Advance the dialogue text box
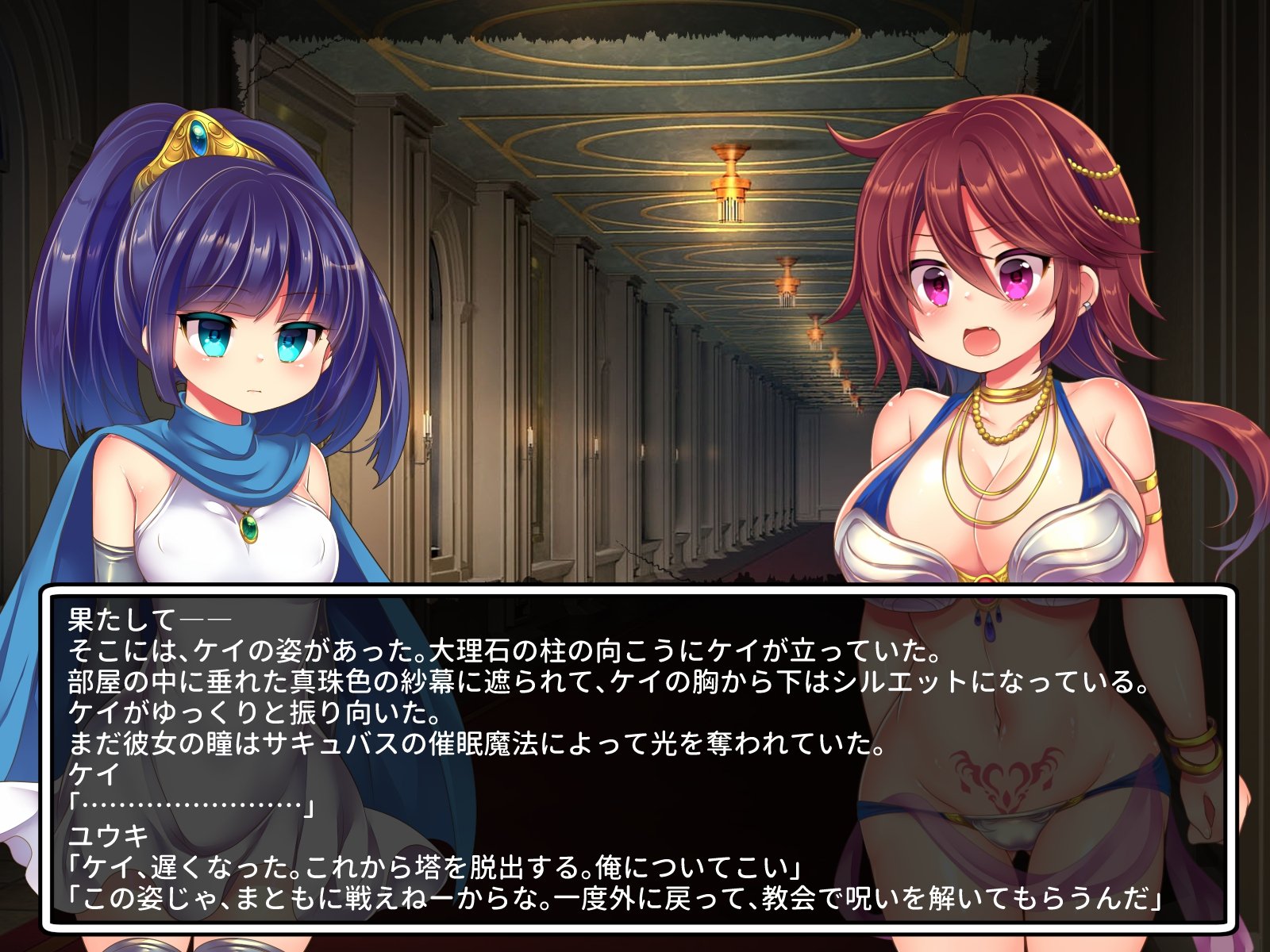The image size is (1270, 952). (639, 758)
